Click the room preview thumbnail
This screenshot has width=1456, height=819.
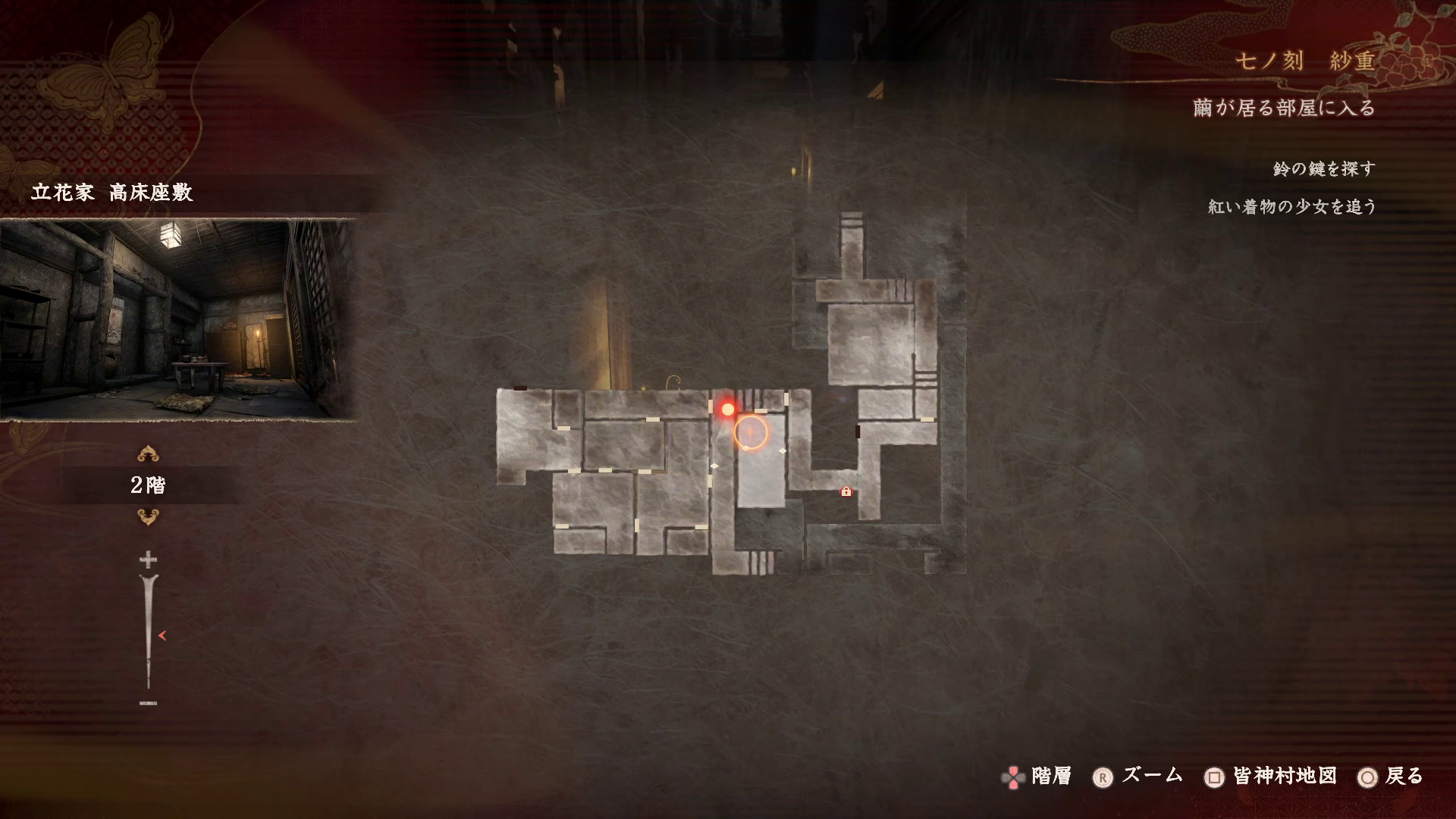click(x=178, y=319)
